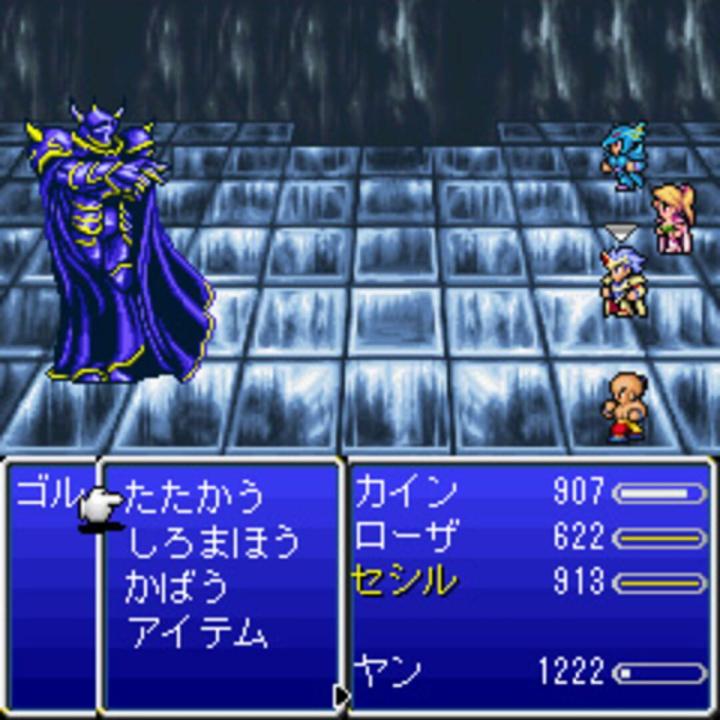Choose ローザ in the party list
720x720 pixels.
click(x=406, y=537)
